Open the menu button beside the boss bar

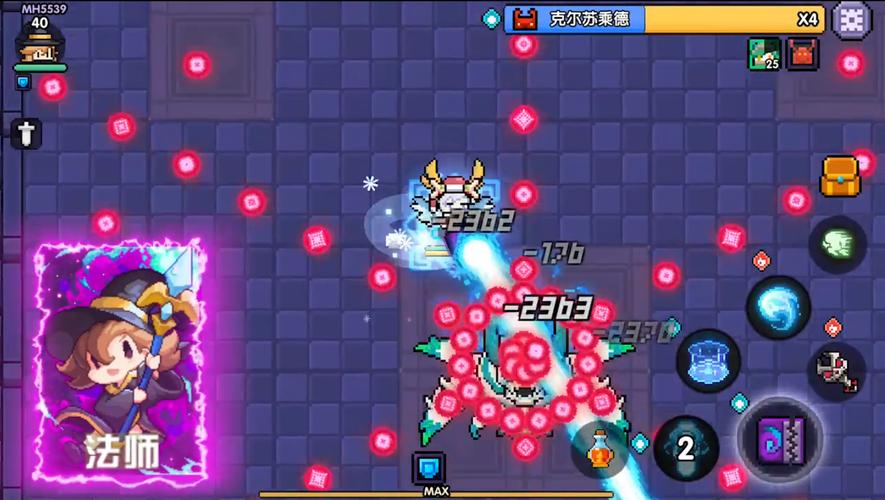851,19
